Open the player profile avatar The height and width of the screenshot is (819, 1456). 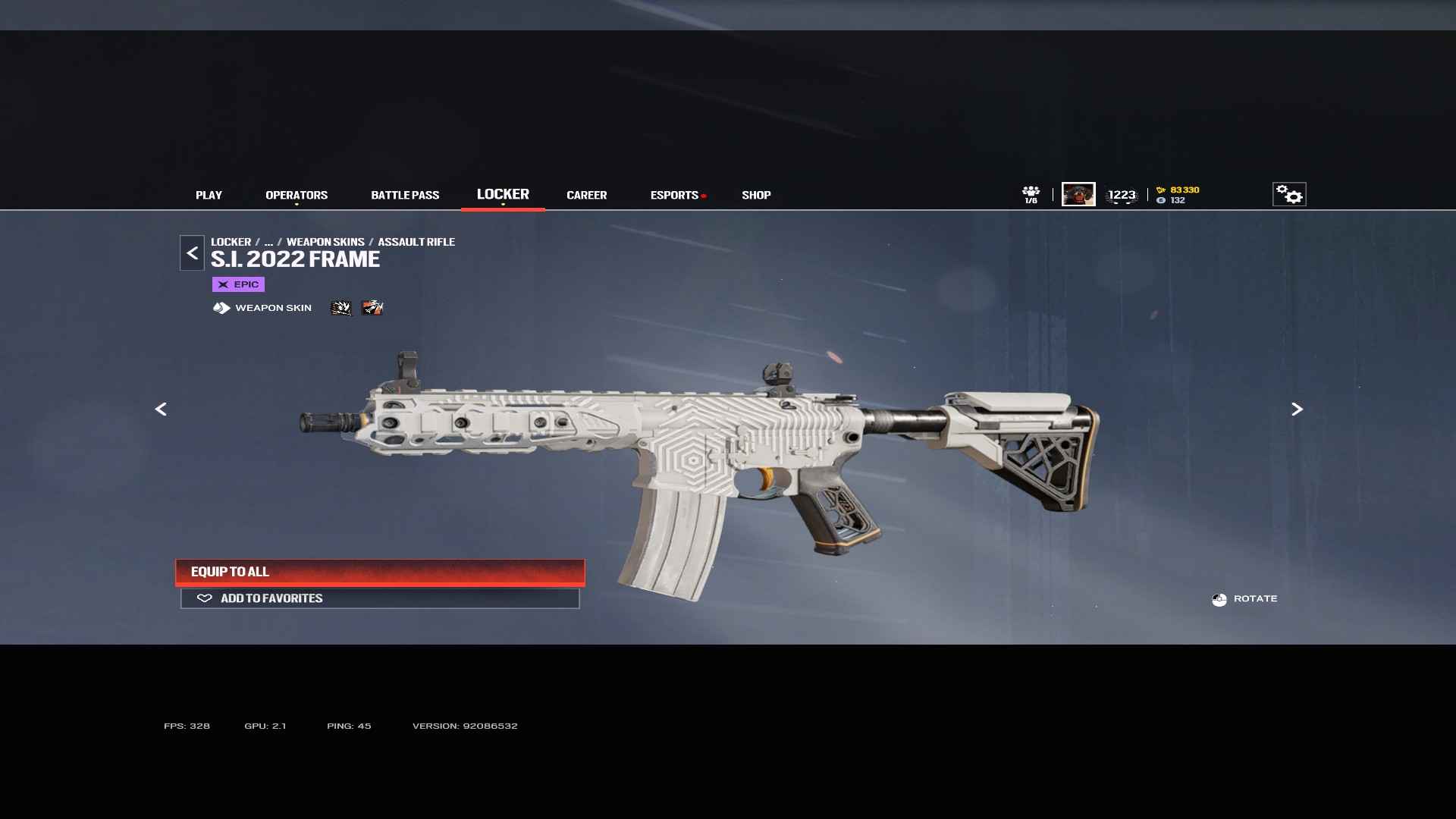(x=1078, y=194)
